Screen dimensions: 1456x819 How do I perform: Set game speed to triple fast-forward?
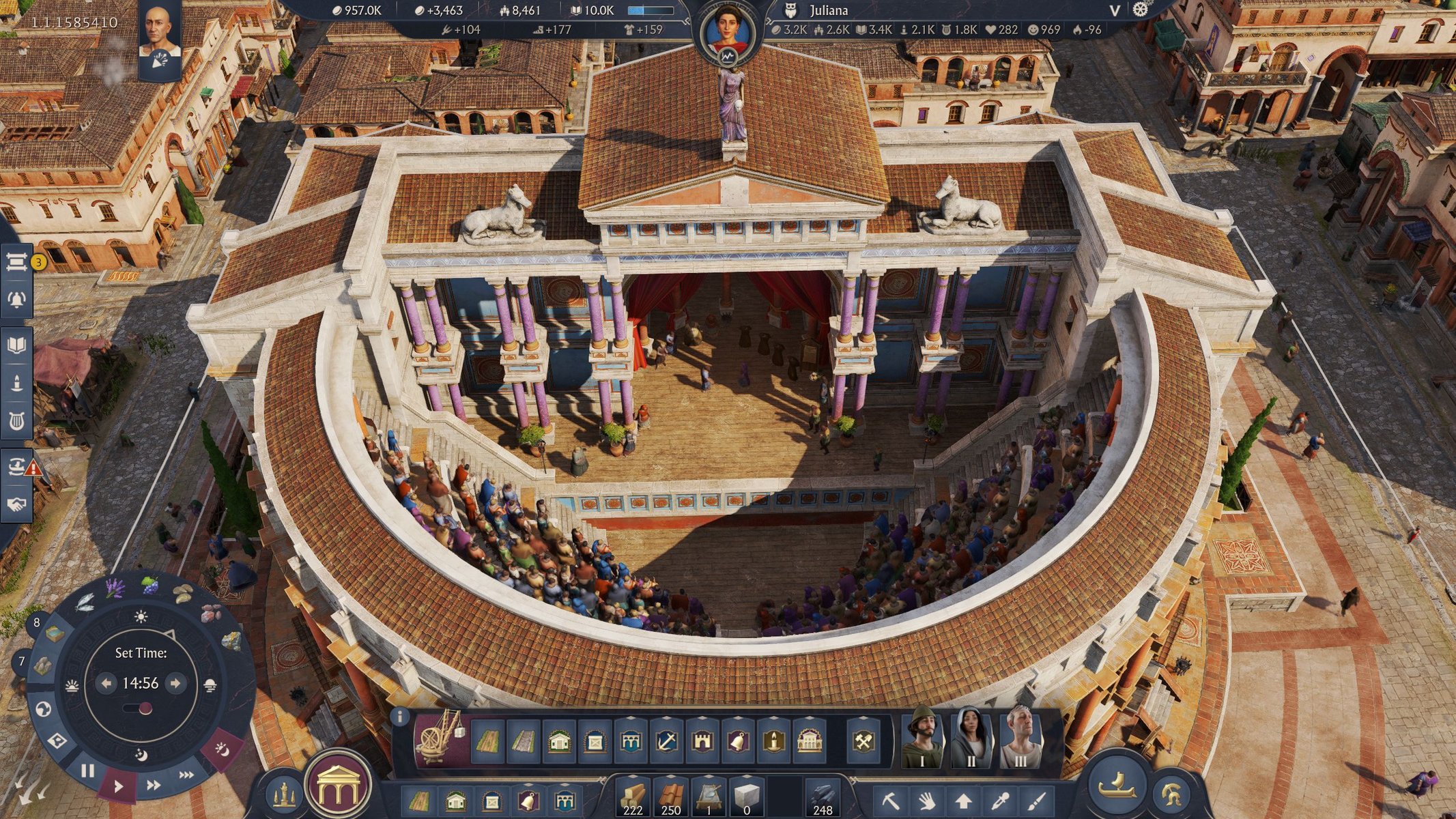(186, 775)
